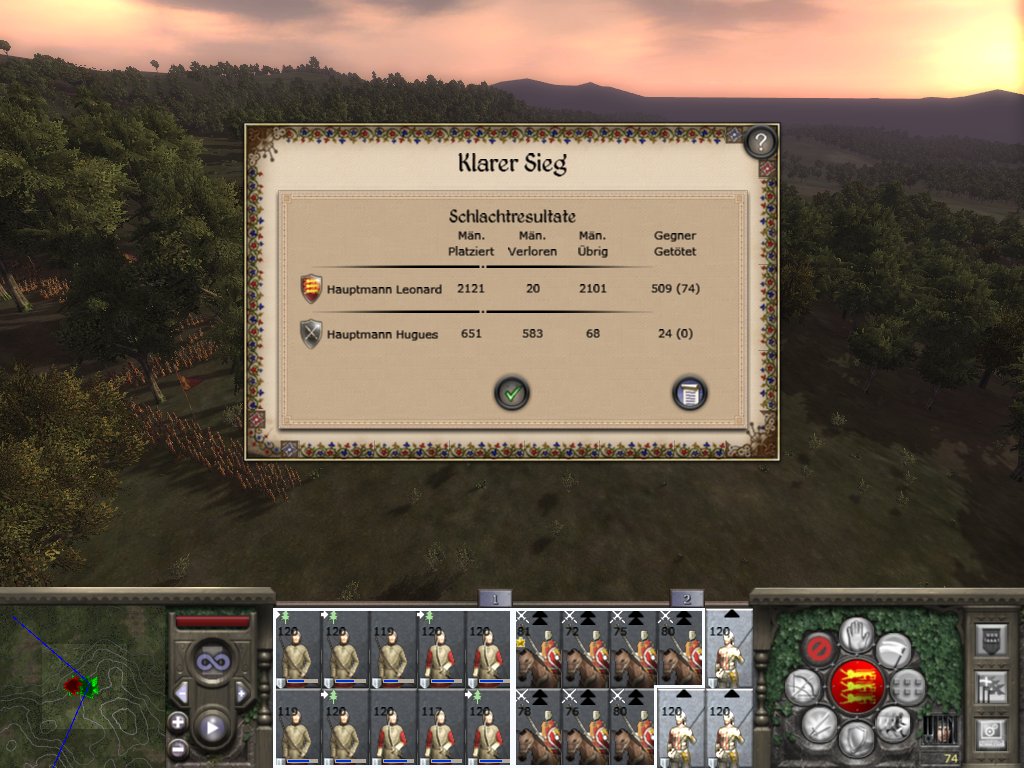
Task: Decrease game speed with left arrow
Action: [181, 693]
